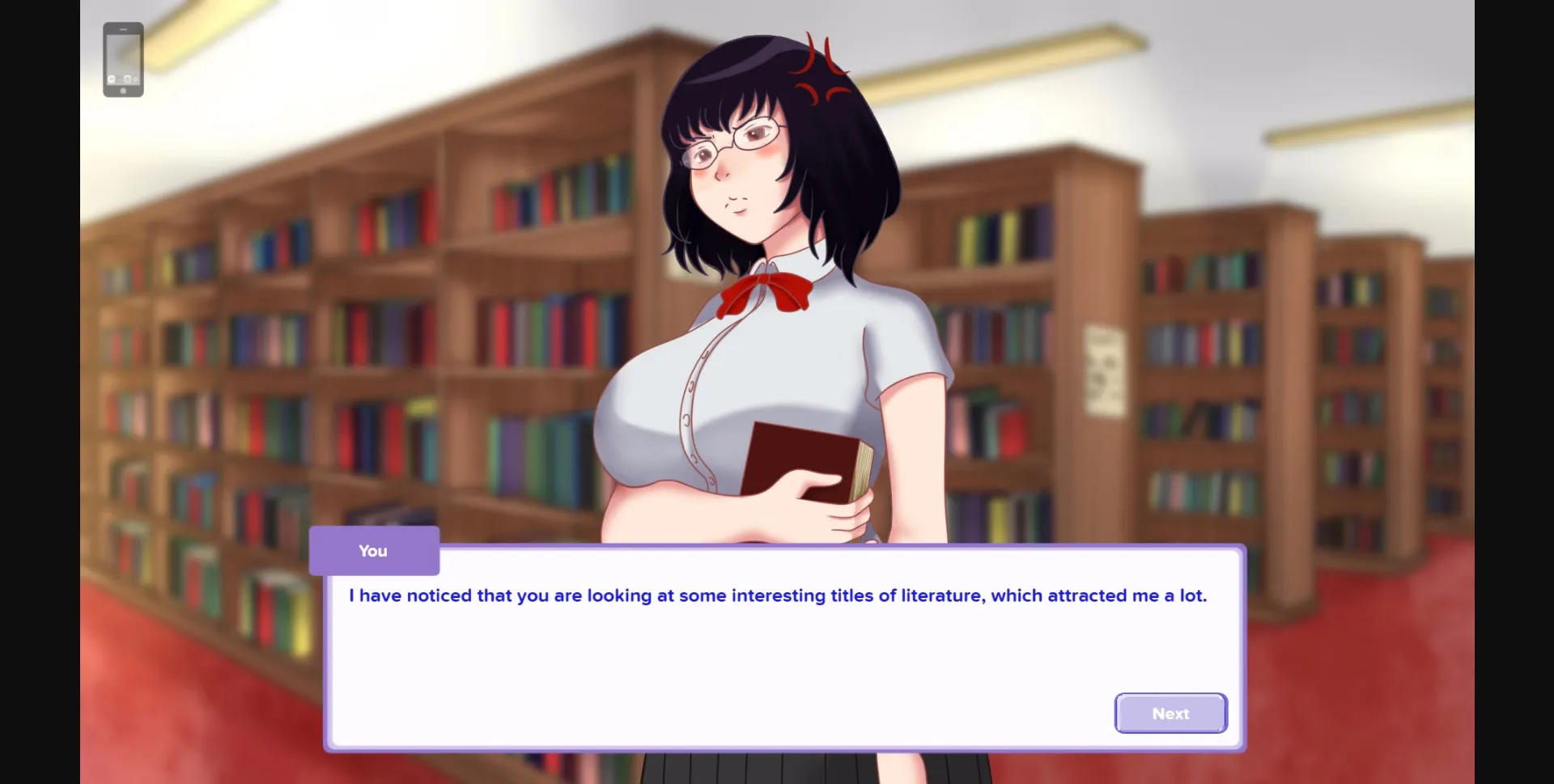
Task: Click the phone's top speaker area
Action: tap(124, 29)
